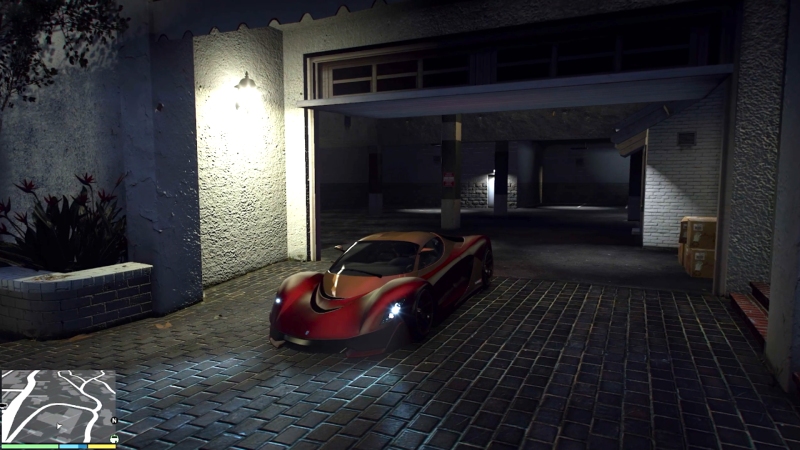Select the green car blip on minimap
800x450 pixels.
(x=113, y=436)
